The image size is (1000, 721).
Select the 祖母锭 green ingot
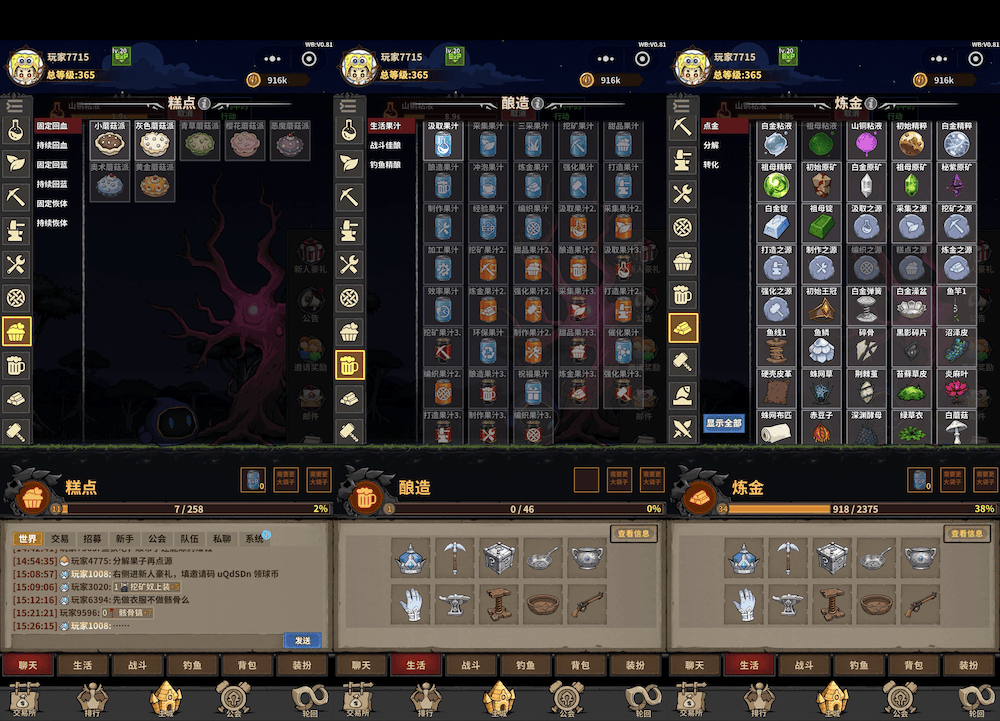tap(821, 225)
